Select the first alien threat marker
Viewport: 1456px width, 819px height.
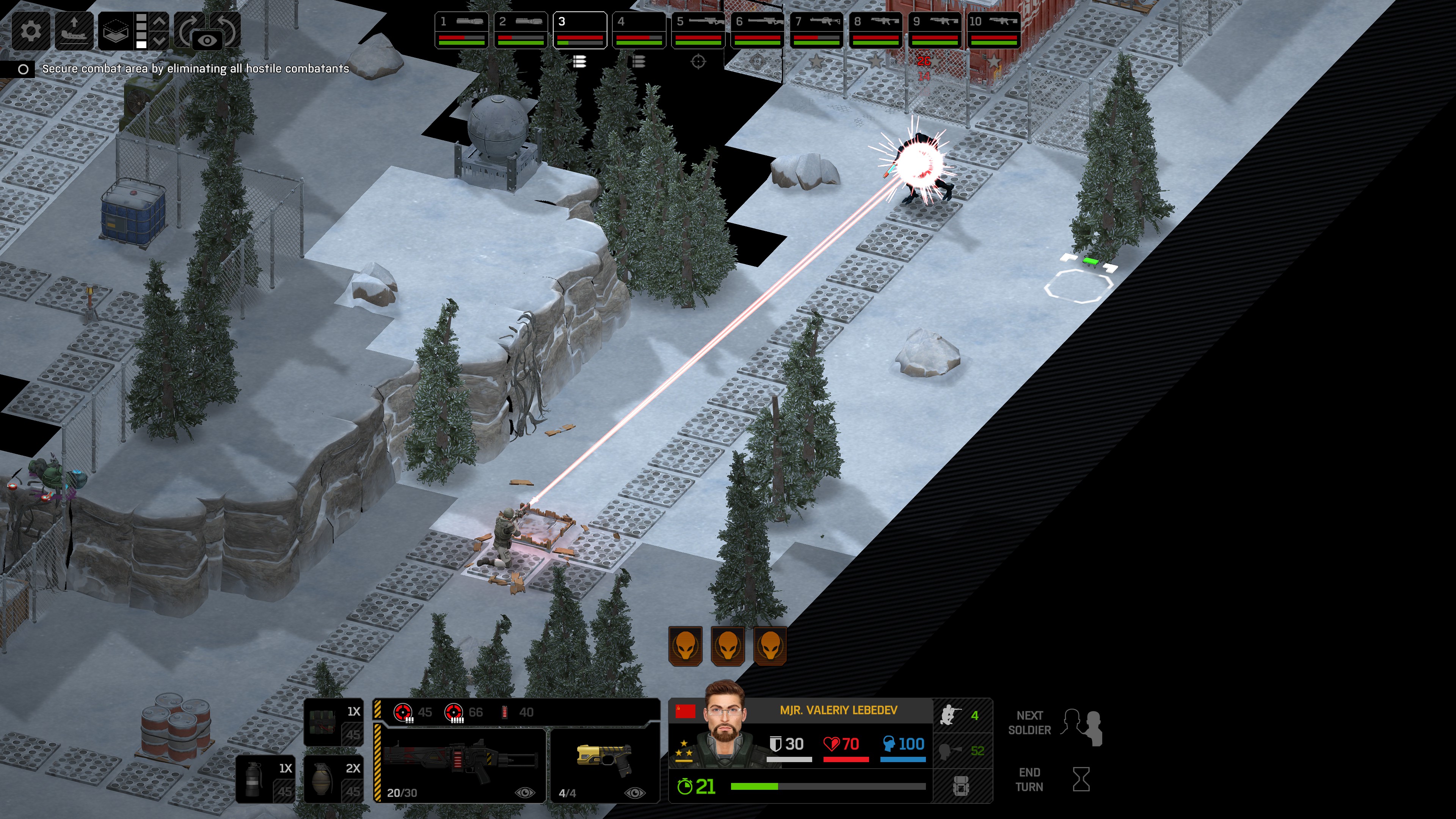click(686, 645)
